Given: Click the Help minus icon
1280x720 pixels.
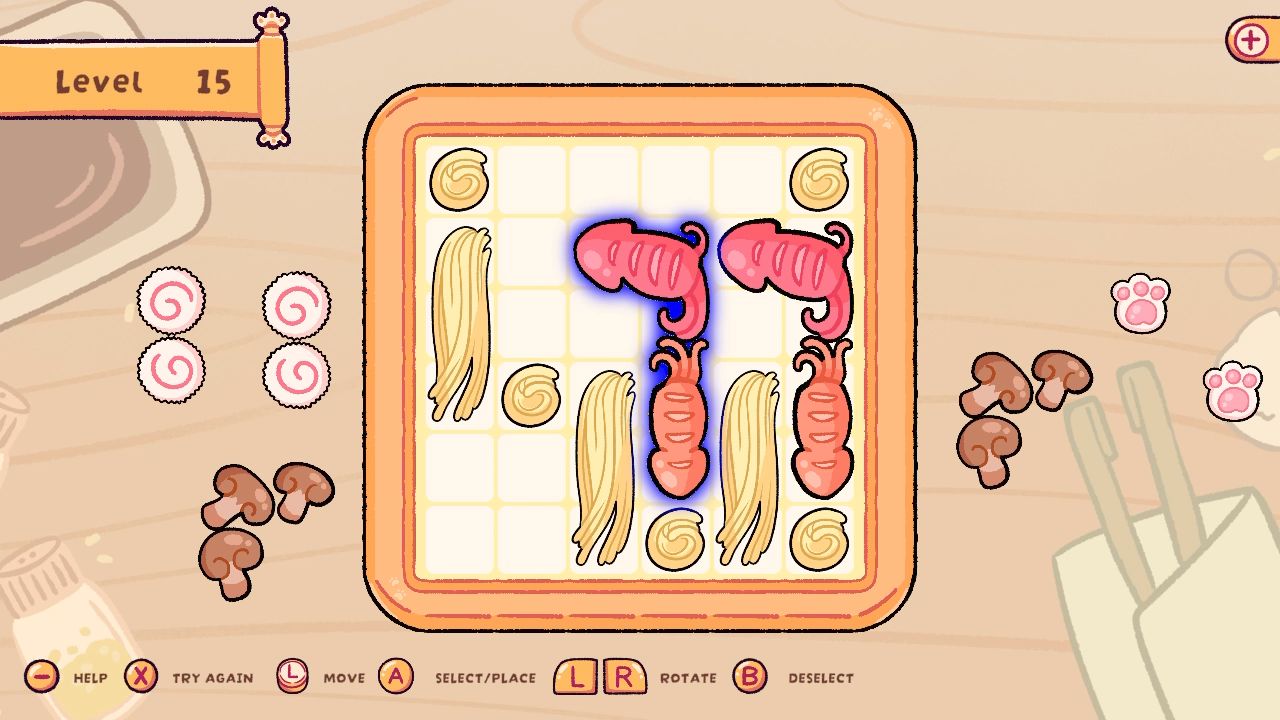Looking at the screenshot, I should 40,678.
